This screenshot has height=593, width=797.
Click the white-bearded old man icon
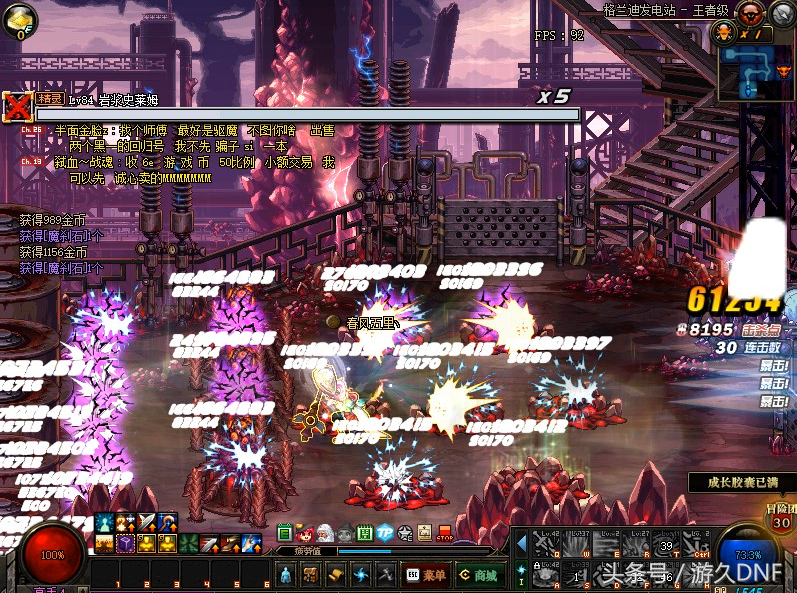[326, 533]
